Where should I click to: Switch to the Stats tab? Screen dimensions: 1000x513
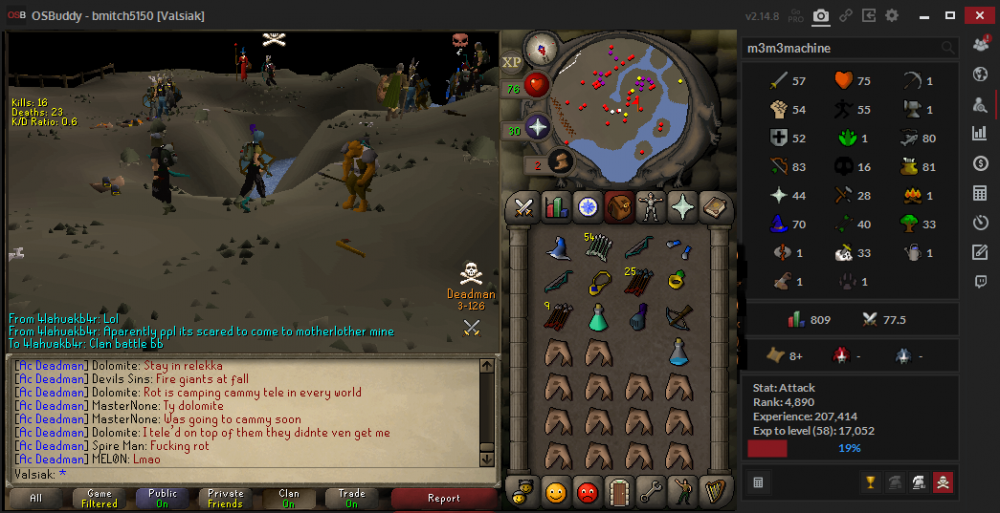[x=555, y=206]
